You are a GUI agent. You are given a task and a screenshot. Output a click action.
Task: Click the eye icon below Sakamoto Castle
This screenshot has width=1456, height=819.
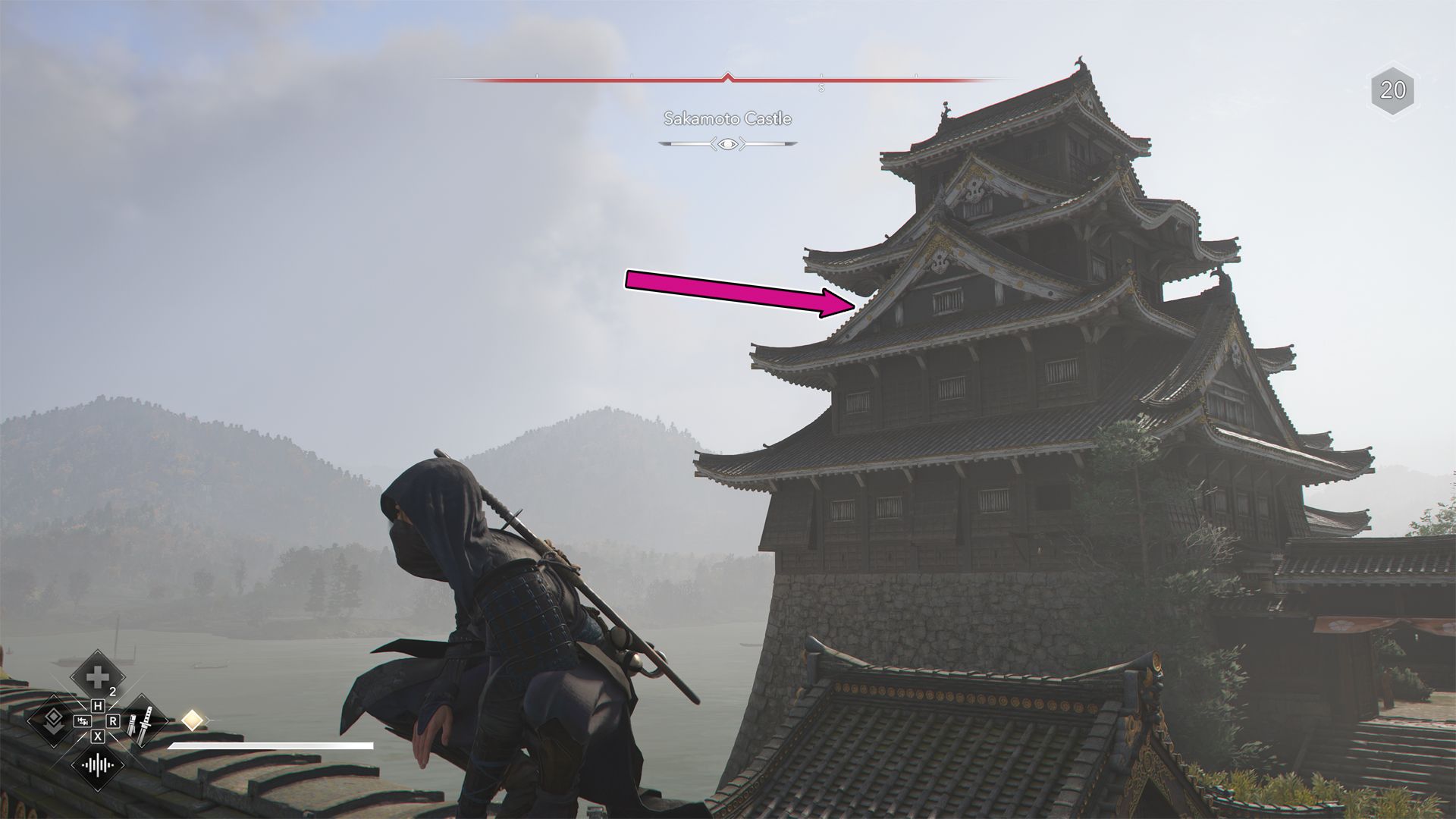[x=727, y=143]
